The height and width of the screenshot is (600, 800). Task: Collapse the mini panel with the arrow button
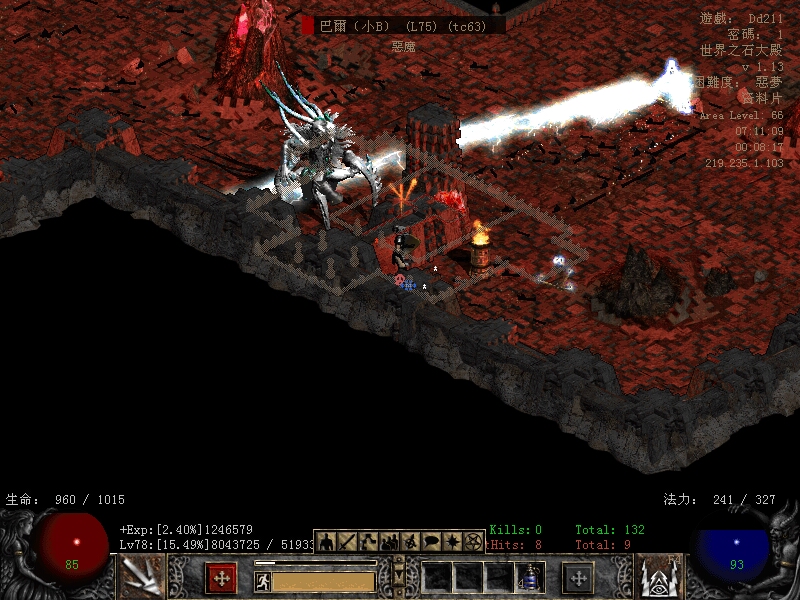(x=399, y=577)
